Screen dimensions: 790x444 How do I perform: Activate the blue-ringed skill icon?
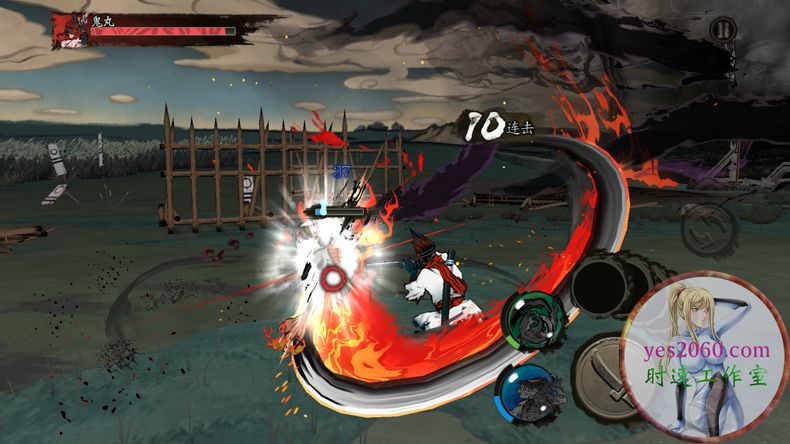coord(530,390)
